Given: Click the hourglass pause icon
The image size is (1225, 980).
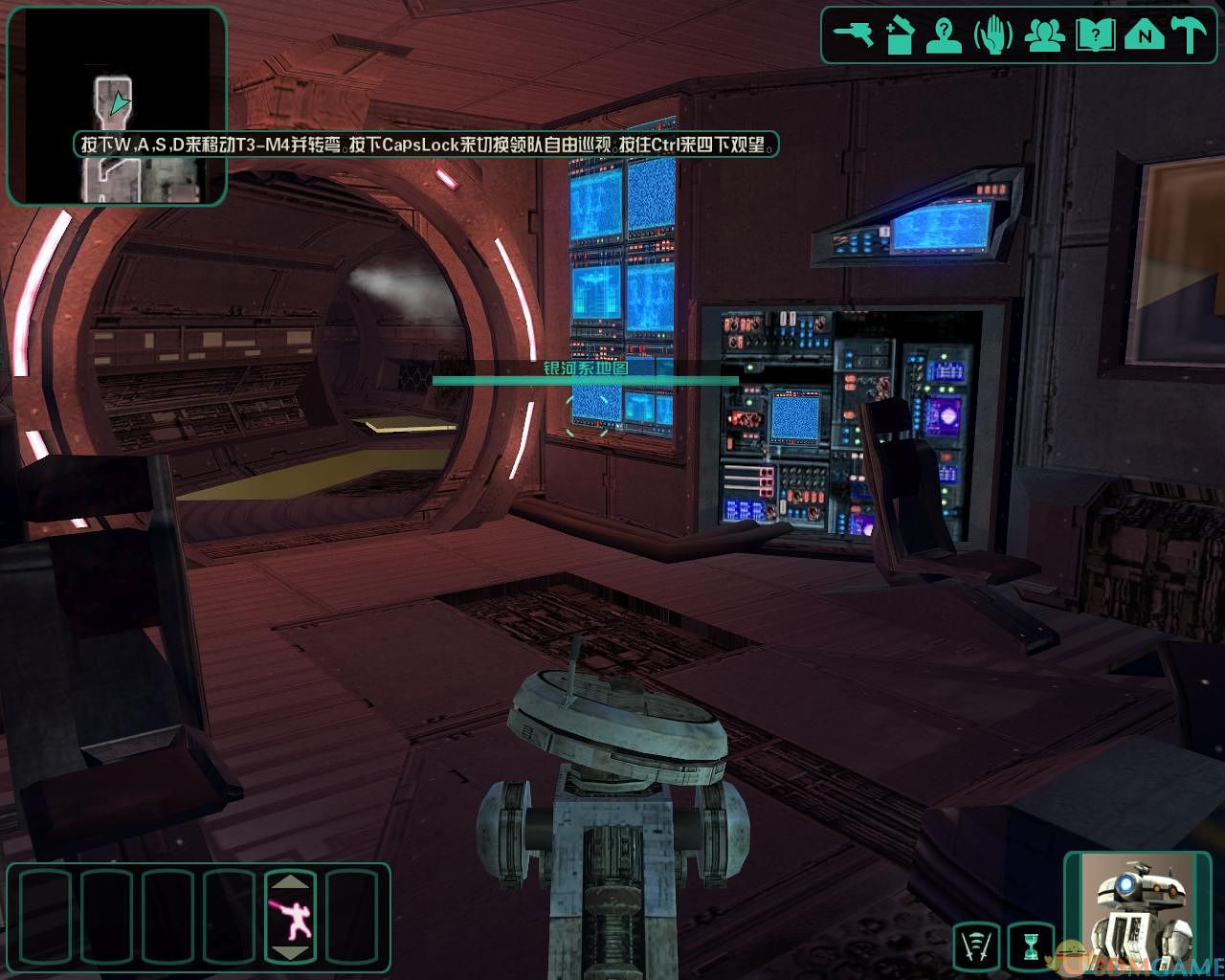Looking at the screenshot, I should point(1031,947).
